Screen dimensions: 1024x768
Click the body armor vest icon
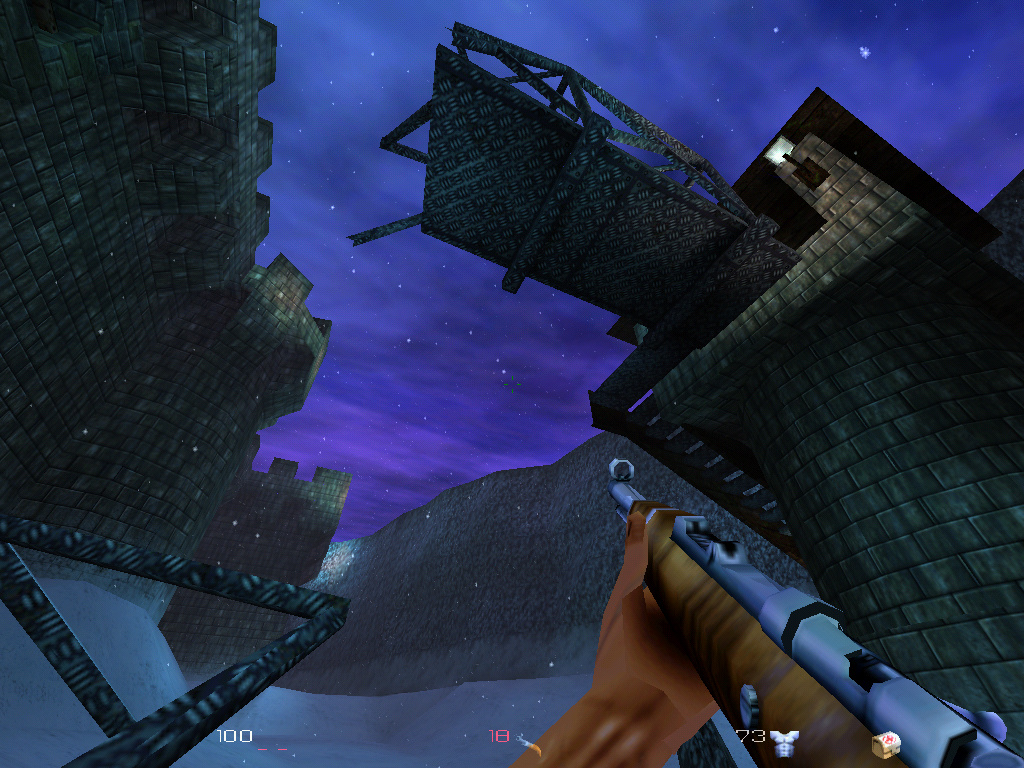786,740
